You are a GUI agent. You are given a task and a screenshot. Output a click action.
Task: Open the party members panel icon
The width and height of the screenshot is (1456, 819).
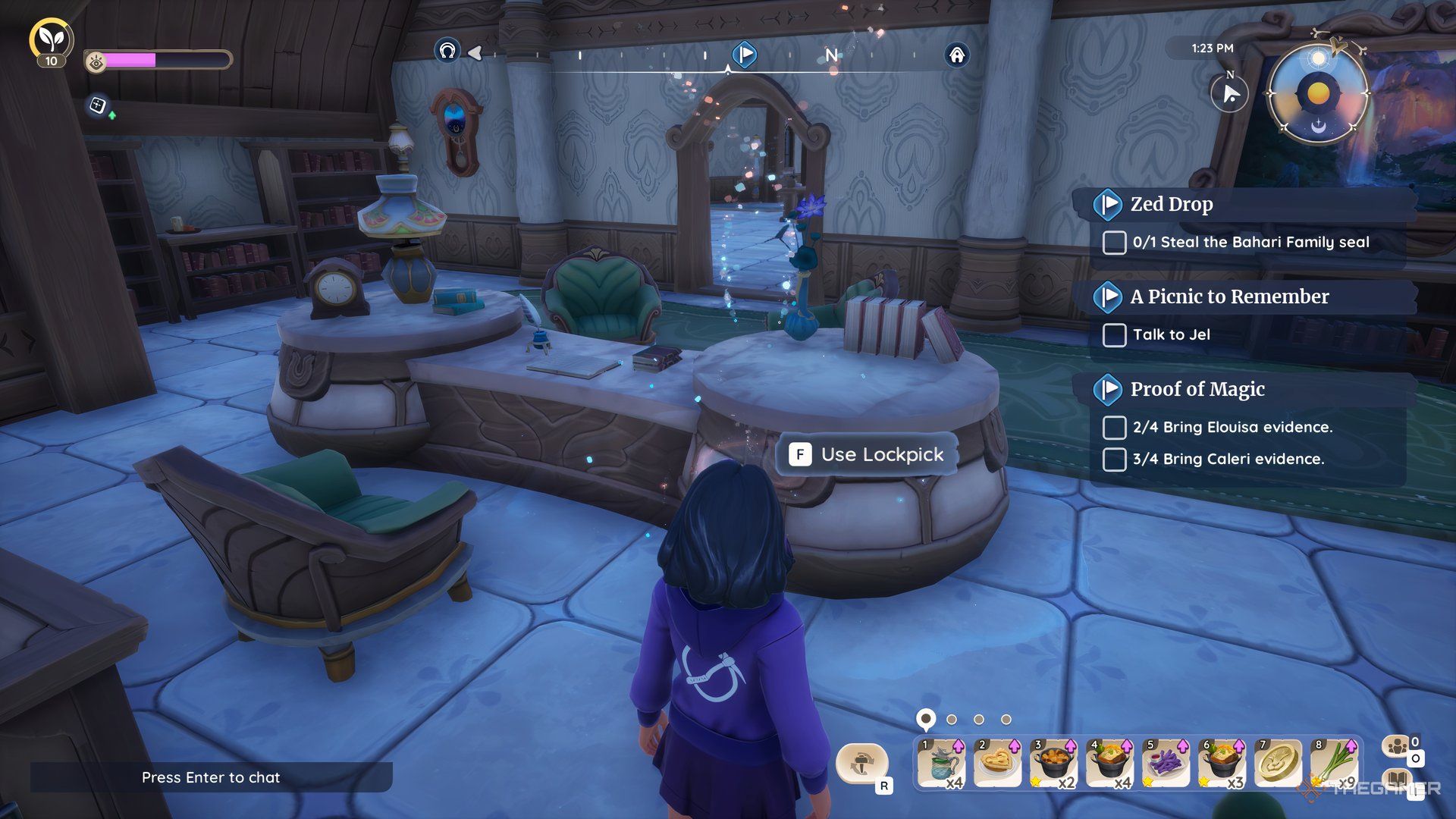[1398, 746]
